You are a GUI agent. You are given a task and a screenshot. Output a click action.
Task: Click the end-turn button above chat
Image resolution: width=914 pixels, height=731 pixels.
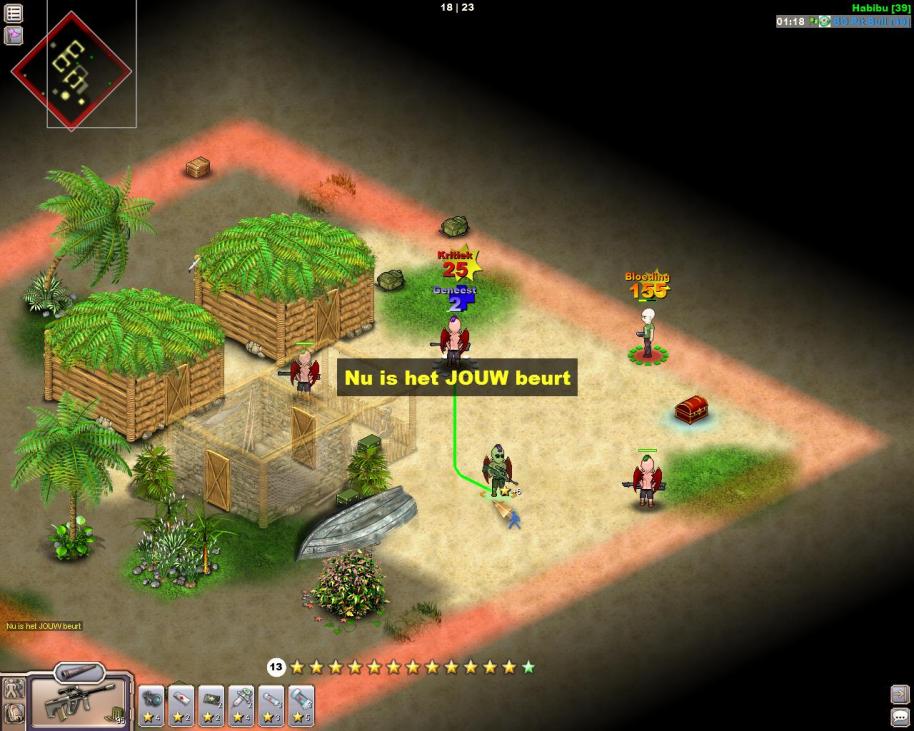899,694
